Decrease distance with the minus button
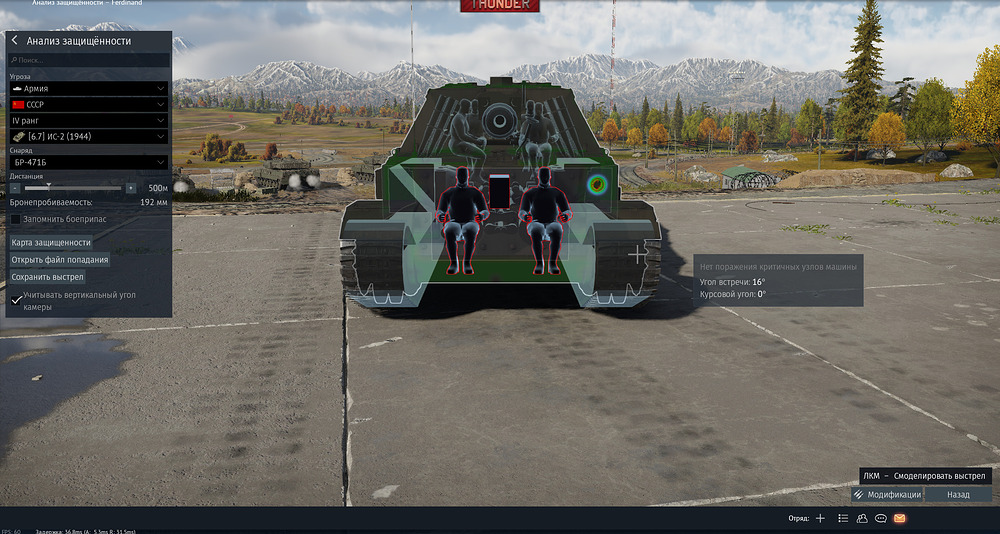This screenshot has width=1000, height=534. pos(17,188)
